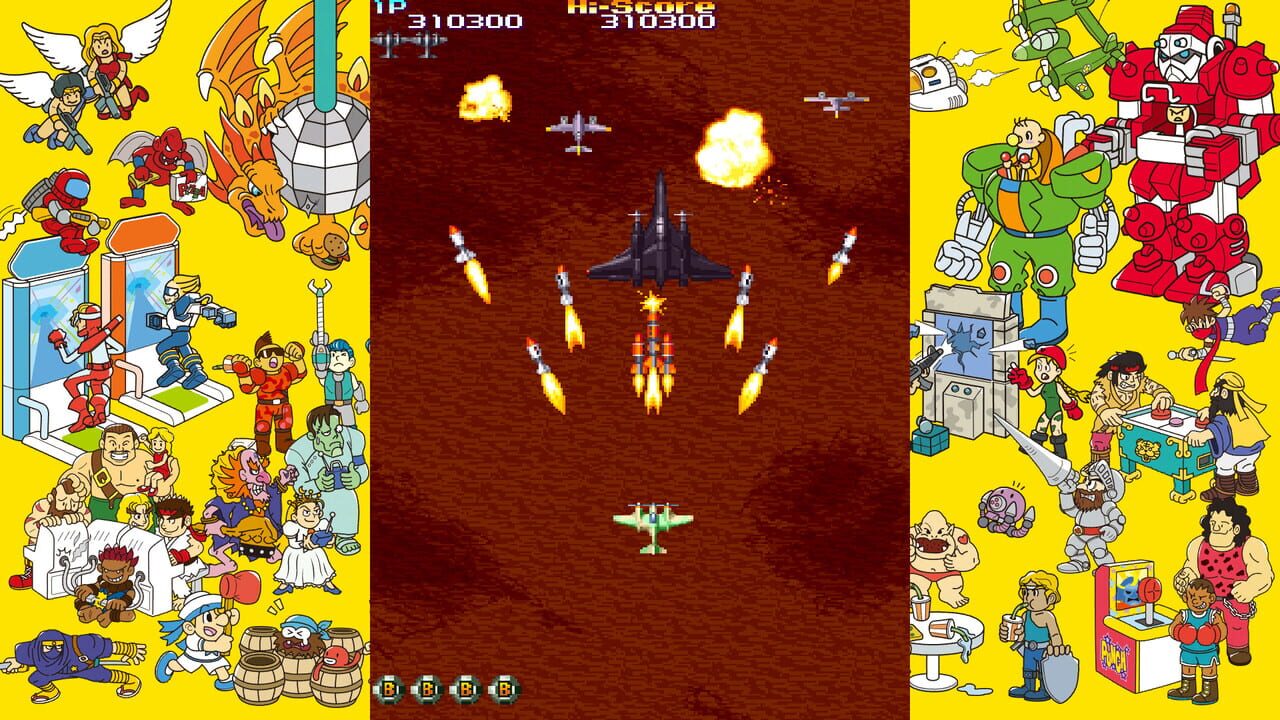Viewport: 1280px width, 720px height.
Task: Select the bomber flying below the top explosion
Action: pos(580,130)
